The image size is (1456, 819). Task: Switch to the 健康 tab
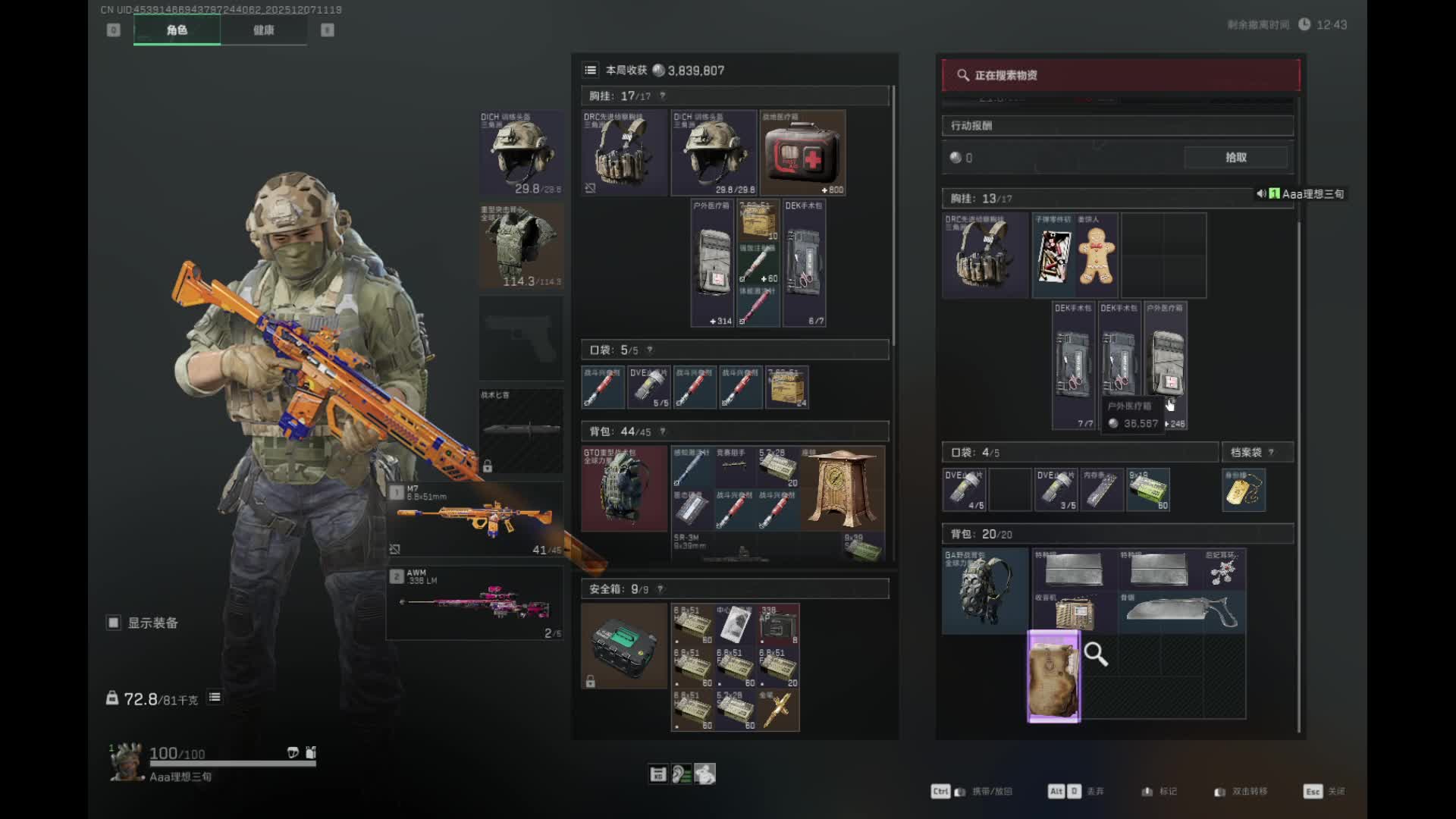tap(263, 30)
